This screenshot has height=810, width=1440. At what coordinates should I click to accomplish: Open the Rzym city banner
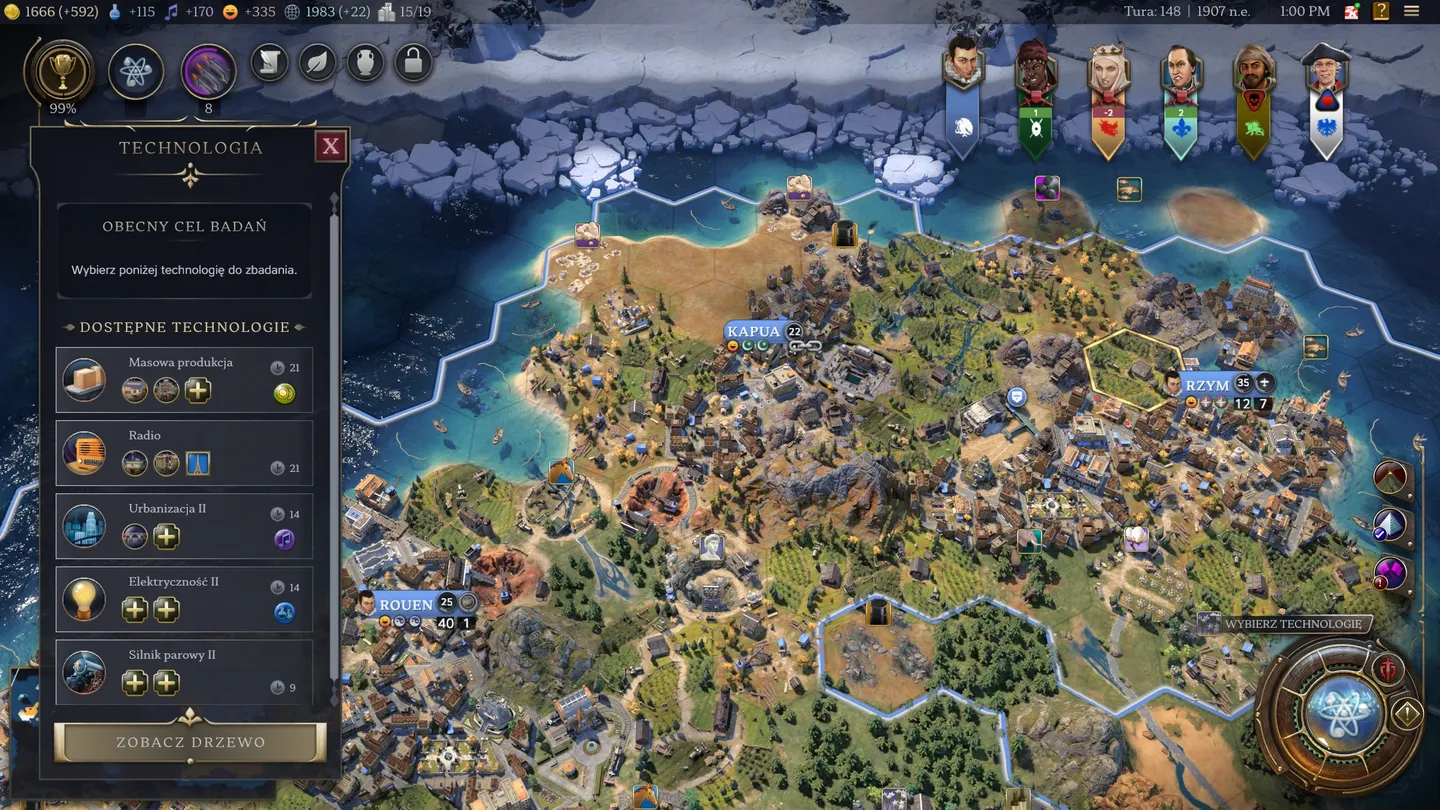click(x=1208, y=385)
